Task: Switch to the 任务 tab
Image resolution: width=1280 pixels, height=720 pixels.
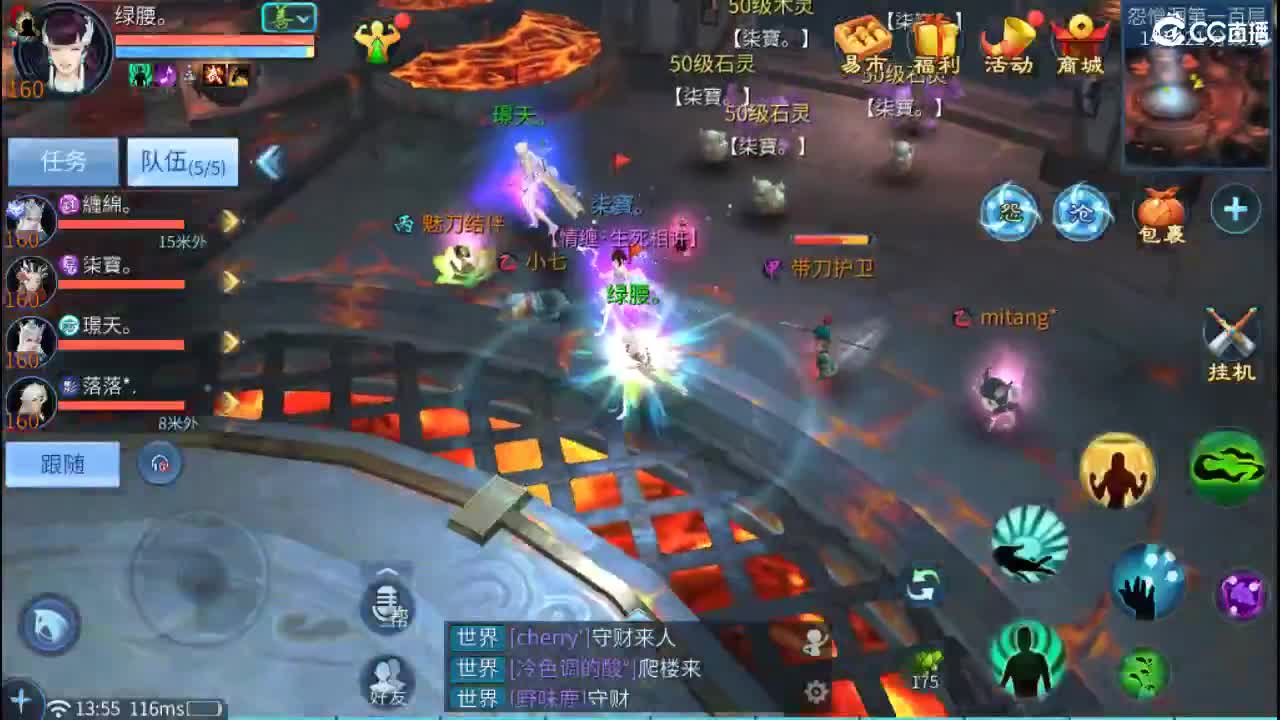Action: click(62, 160)
